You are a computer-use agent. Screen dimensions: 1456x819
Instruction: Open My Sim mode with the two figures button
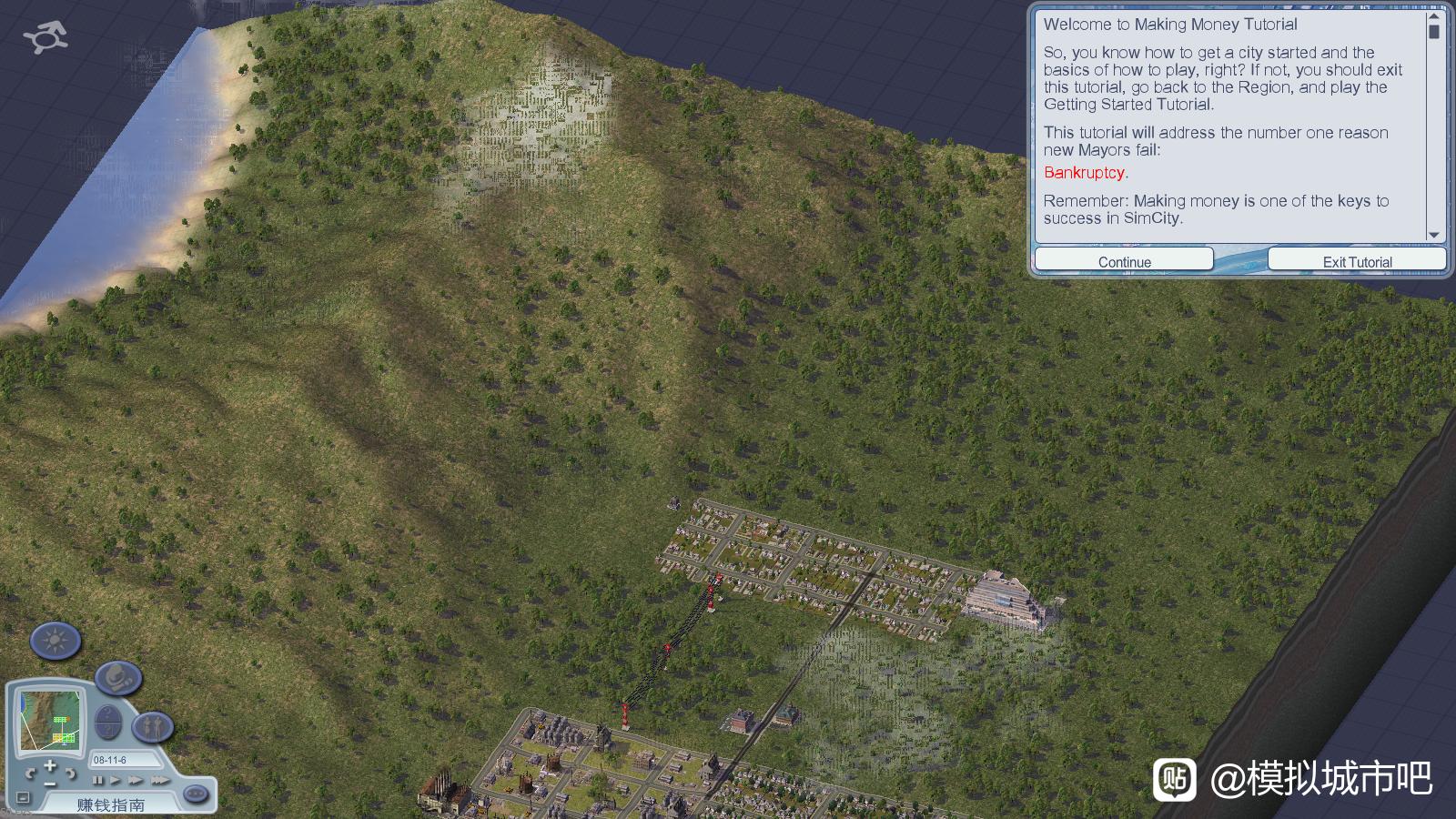[152, 727]
